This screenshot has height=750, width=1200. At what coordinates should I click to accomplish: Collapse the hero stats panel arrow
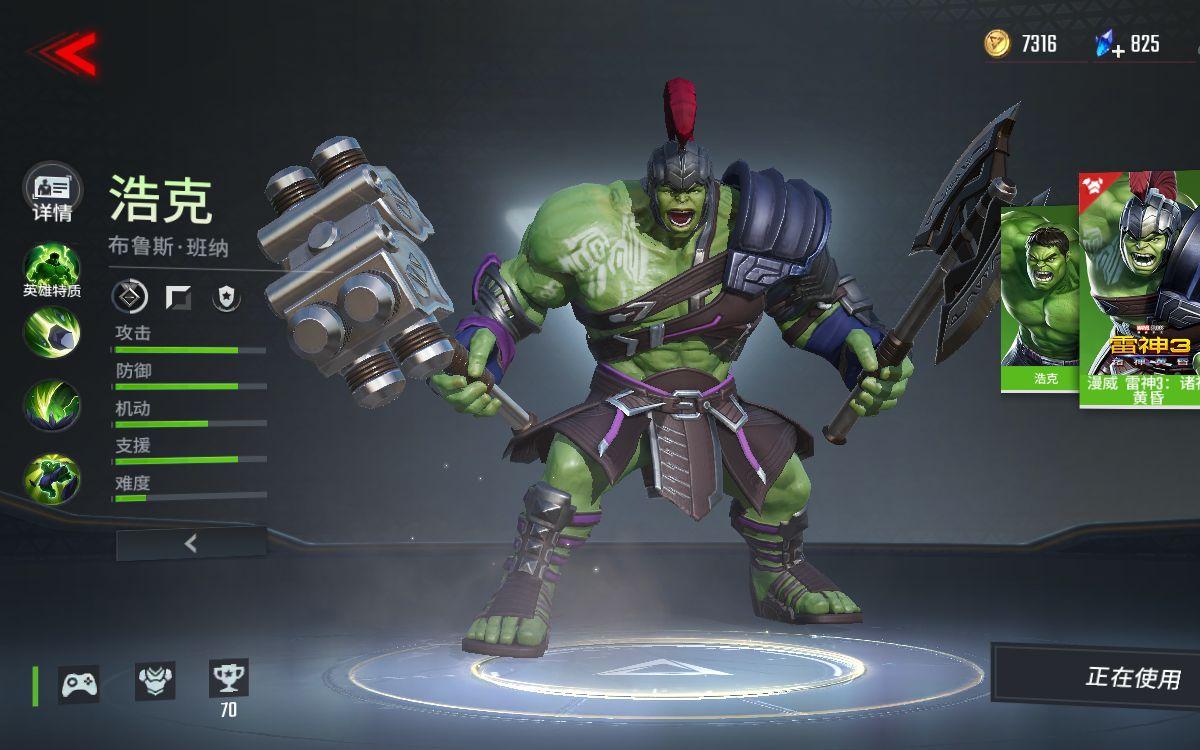[x=191, y=544]
